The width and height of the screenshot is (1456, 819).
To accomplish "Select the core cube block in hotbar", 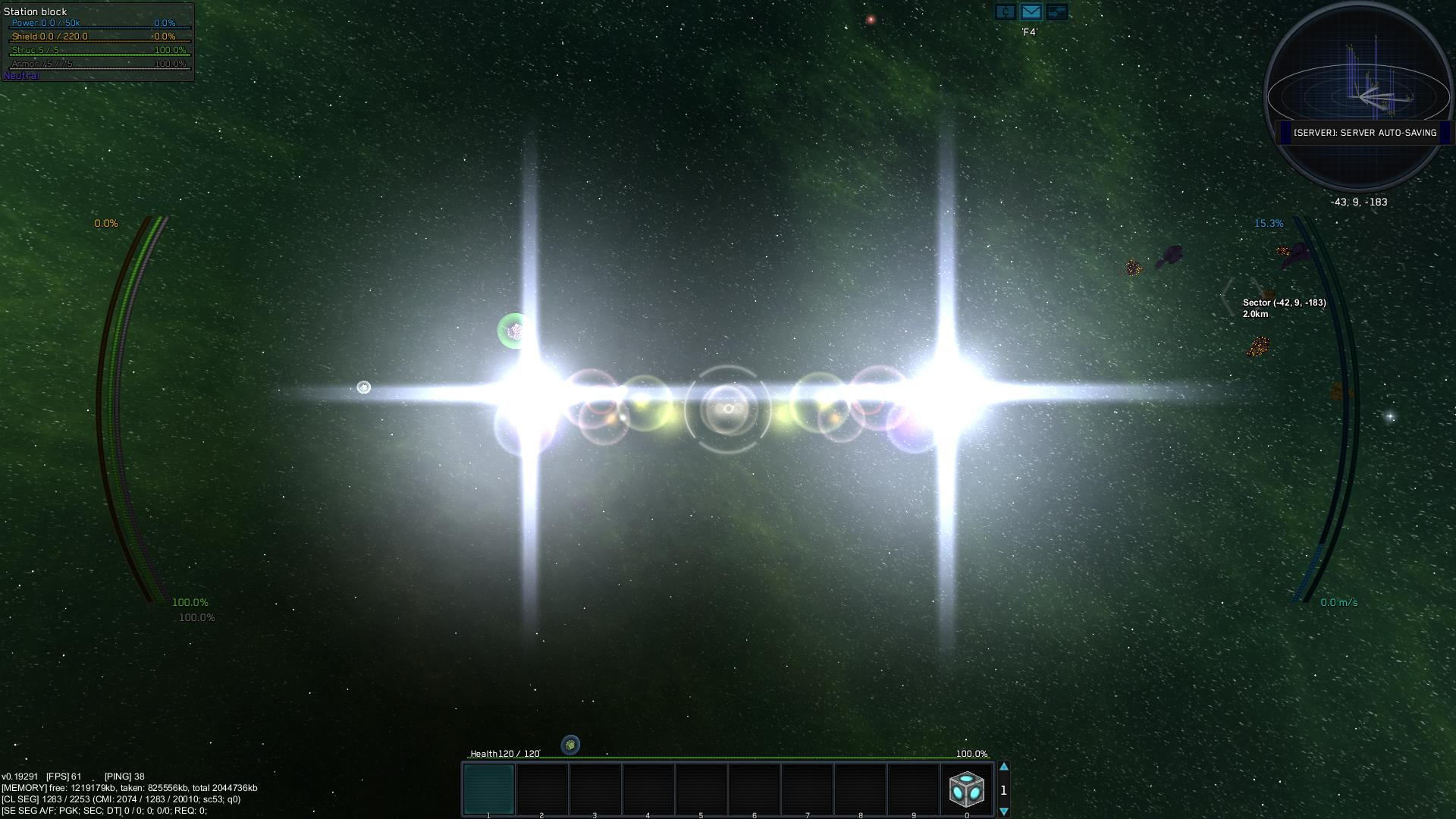I will [x=966, y=789].
